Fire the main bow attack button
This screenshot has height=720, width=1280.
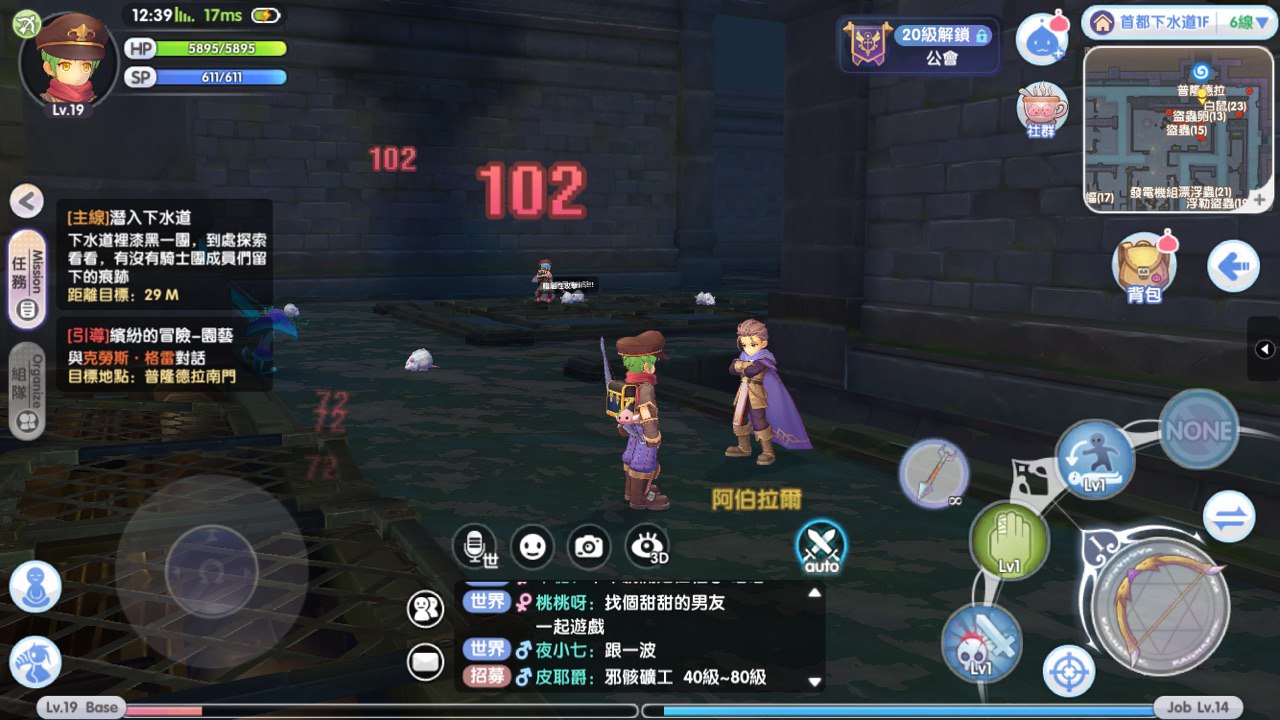click(x=1160, y=605)
